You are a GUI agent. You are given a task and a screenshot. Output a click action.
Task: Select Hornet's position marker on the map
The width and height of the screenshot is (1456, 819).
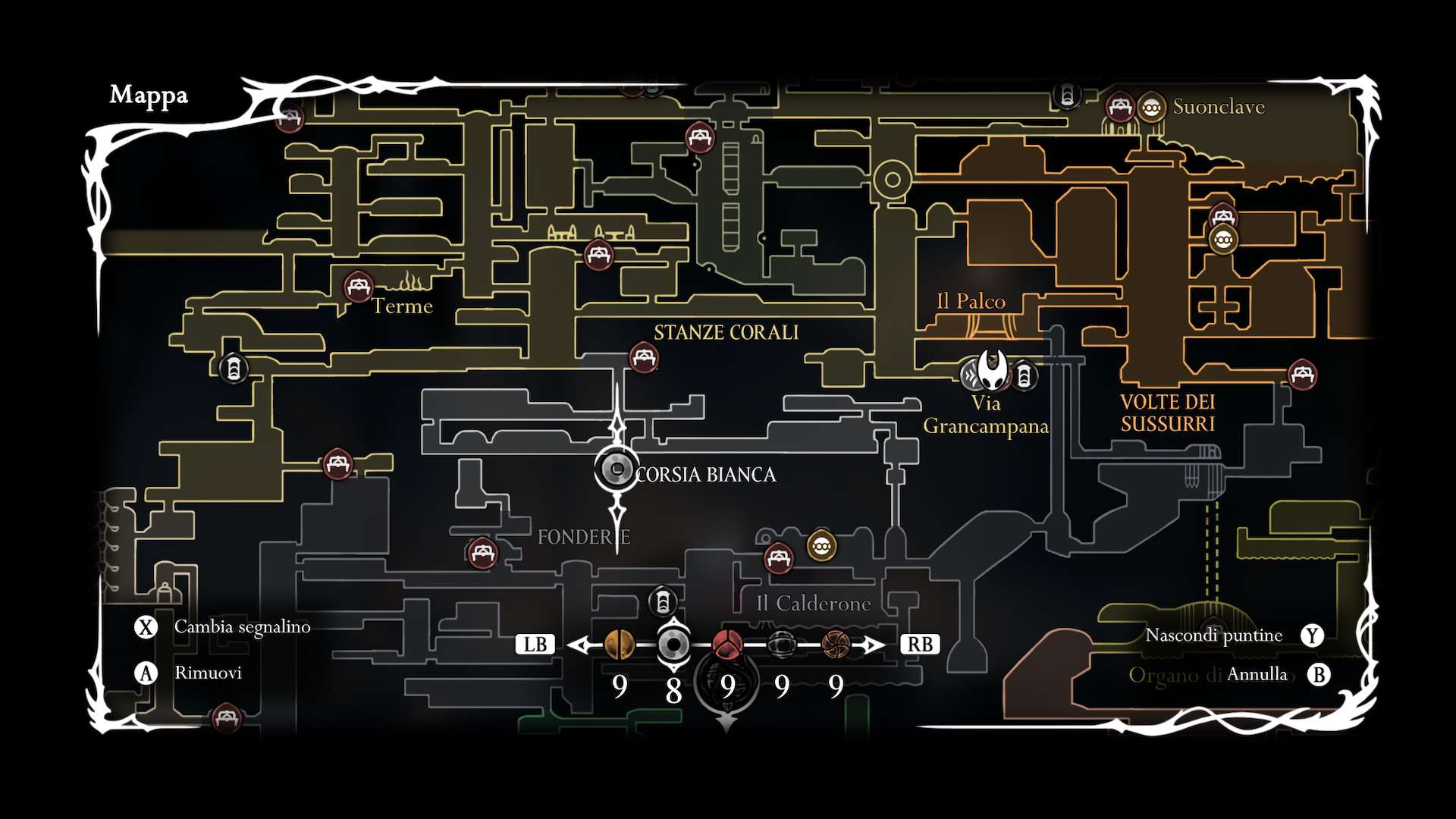coord(992,370)
